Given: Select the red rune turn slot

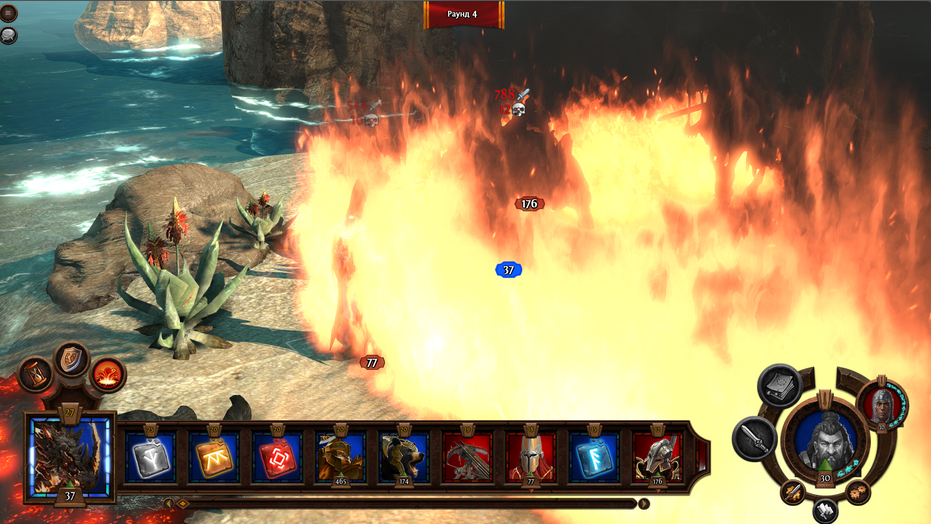Looking at the screenshot, I should pos(278,457).
